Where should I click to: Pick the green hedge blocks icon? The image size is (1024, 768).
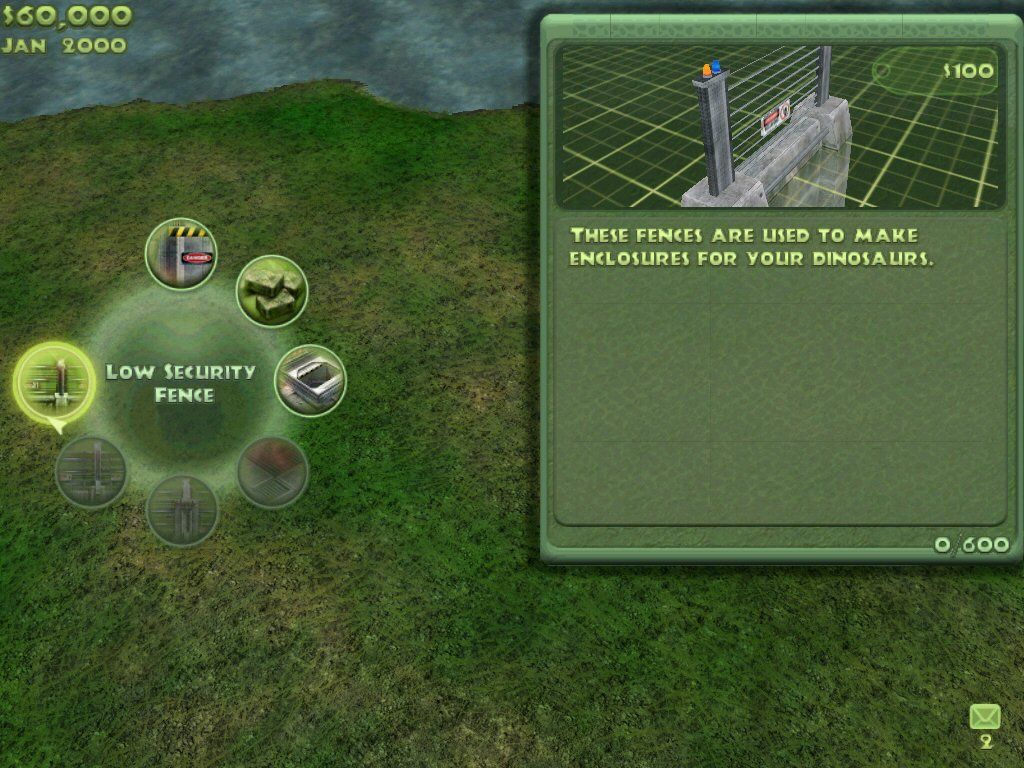[x=271, y=291]
